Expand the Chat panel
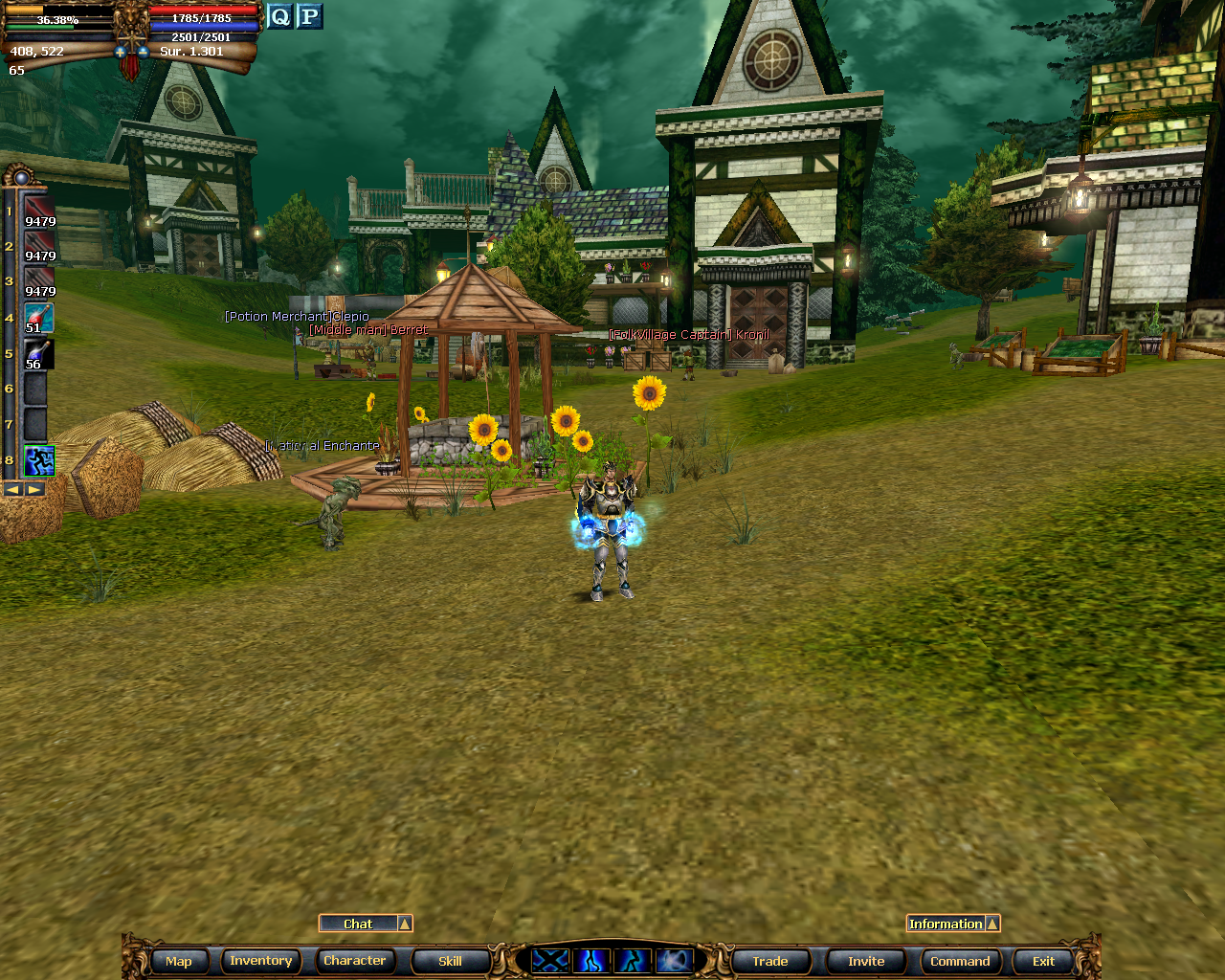 (x=405, y=924)
